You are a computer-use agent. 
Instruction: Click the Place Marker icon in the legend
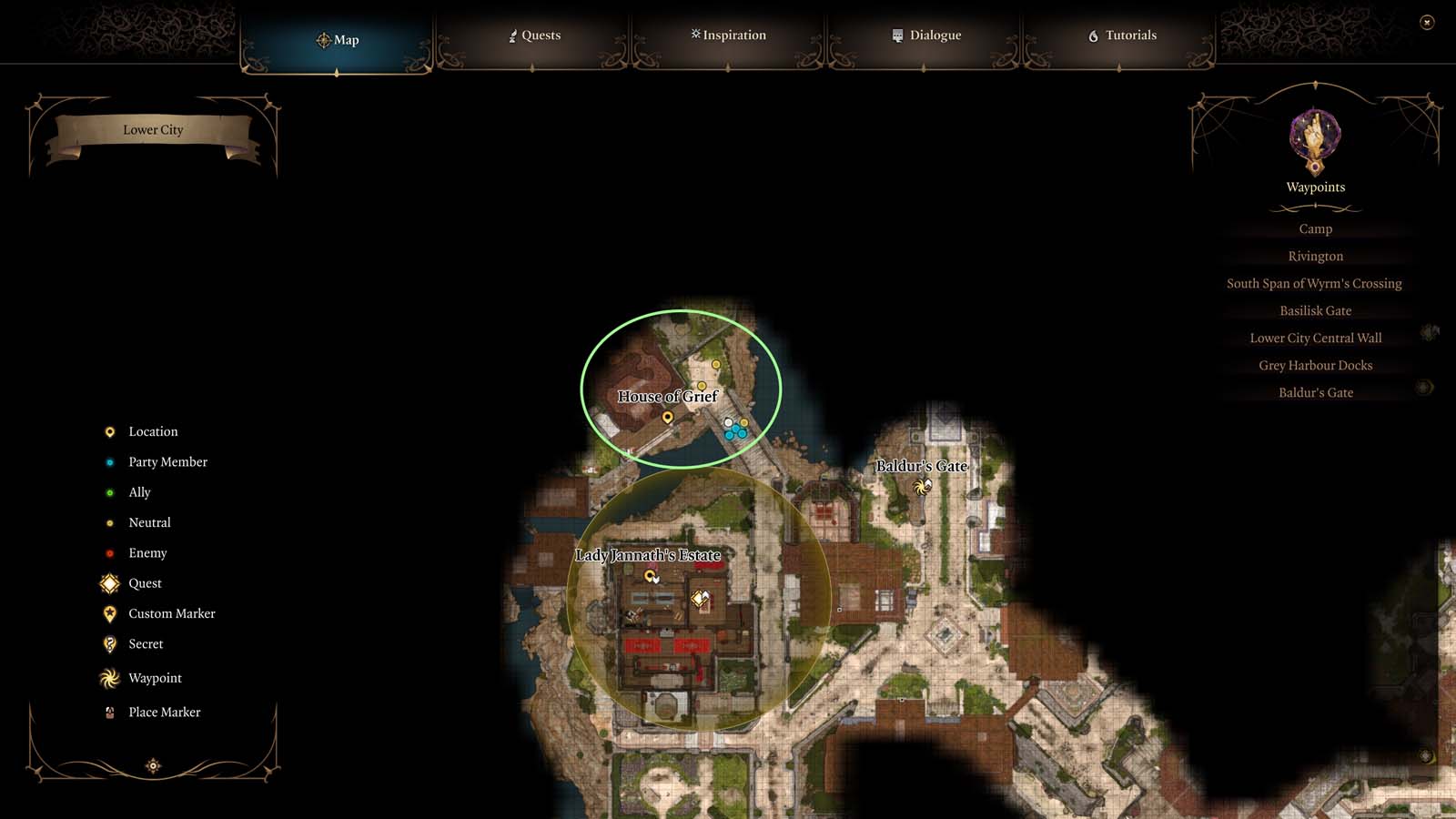(x=109, y=713)
